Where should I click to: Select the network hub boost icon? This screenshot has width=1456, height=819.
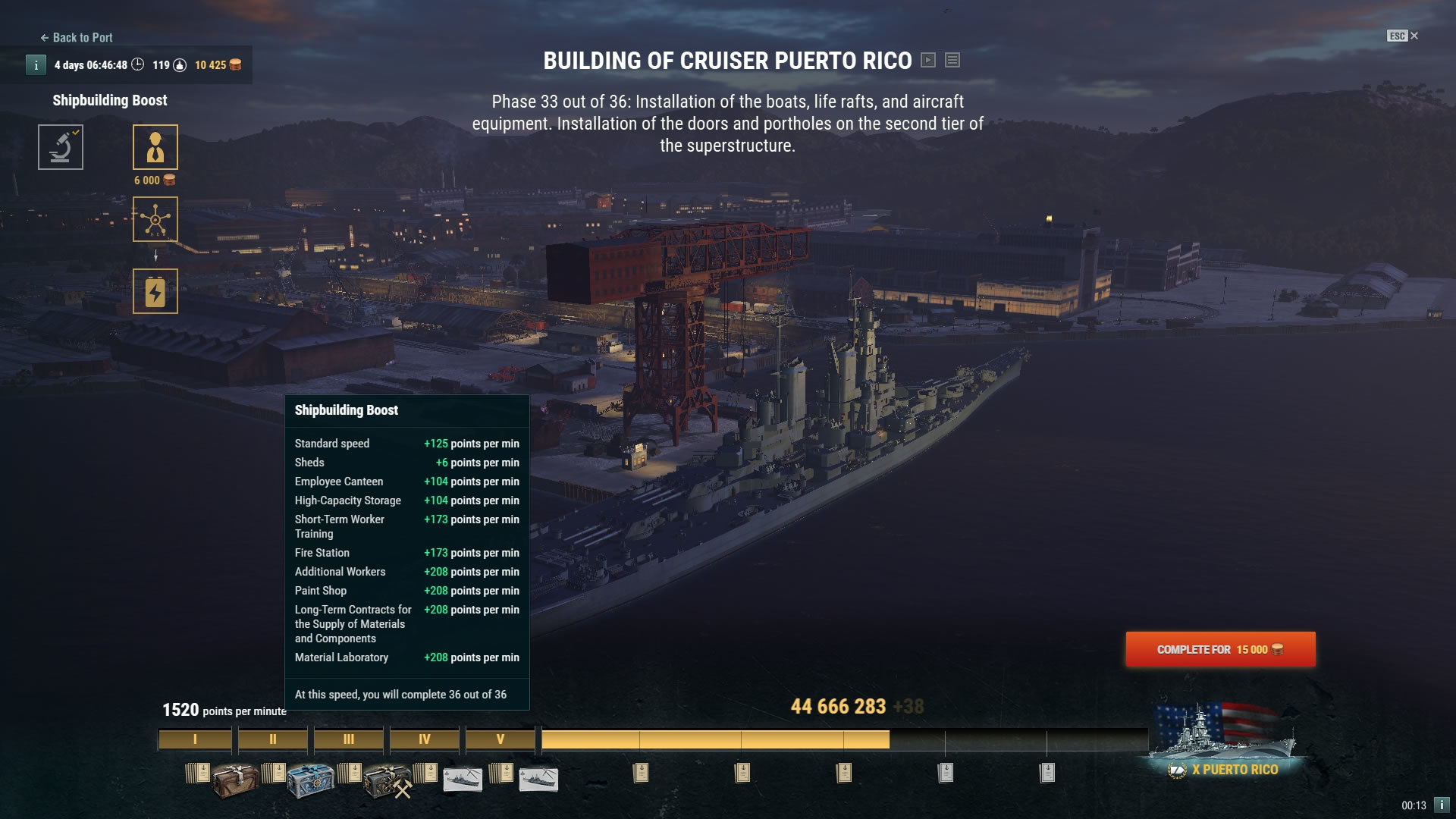tap(155, 219)
